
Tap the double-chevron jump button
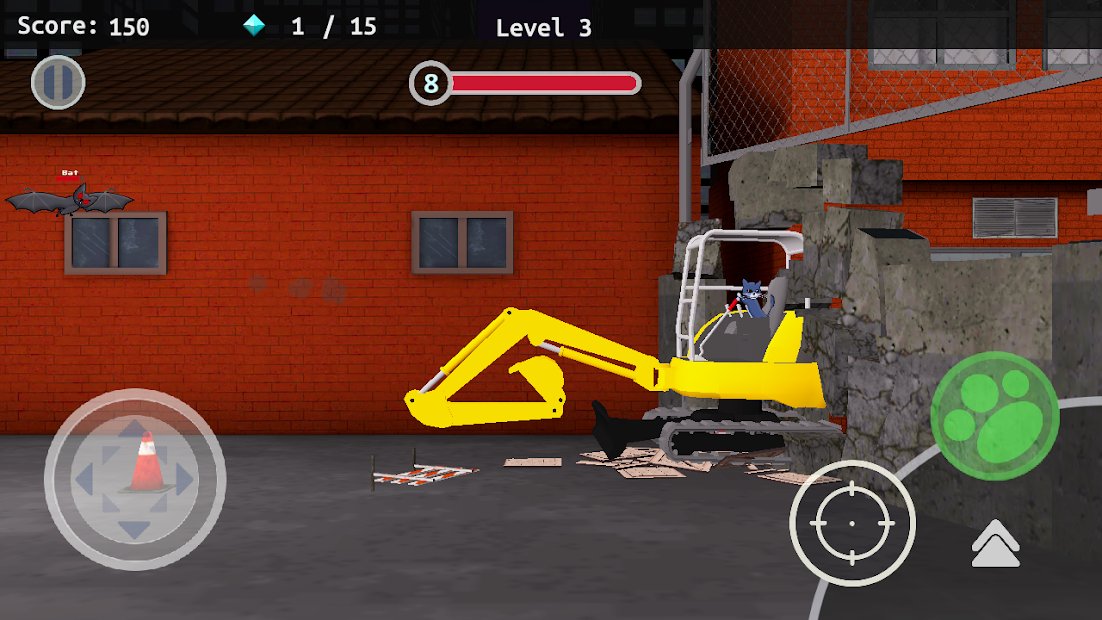point(995,545)
